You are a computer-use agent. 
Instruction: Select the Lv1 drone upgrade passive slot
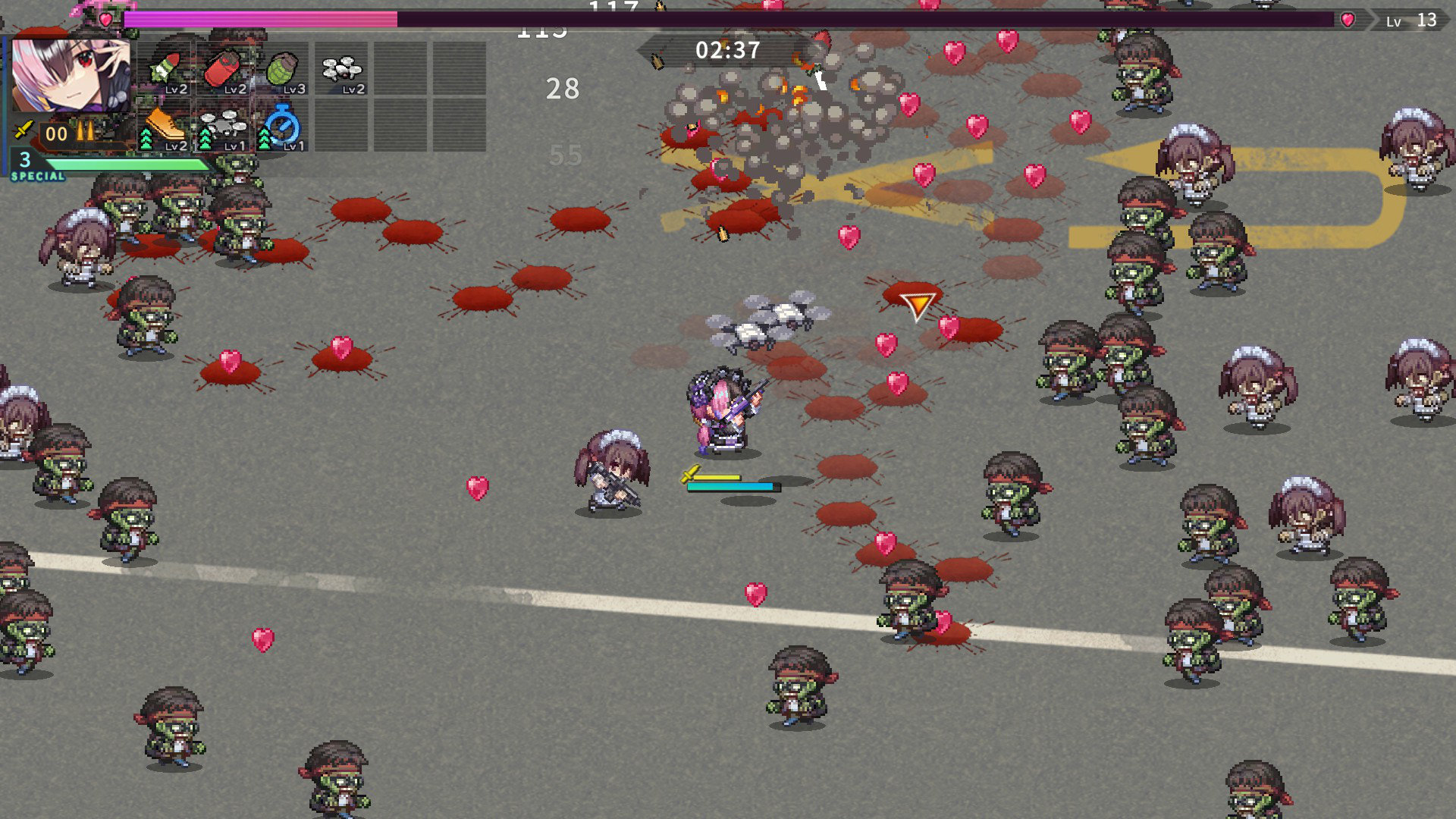(x=225, y=127)
